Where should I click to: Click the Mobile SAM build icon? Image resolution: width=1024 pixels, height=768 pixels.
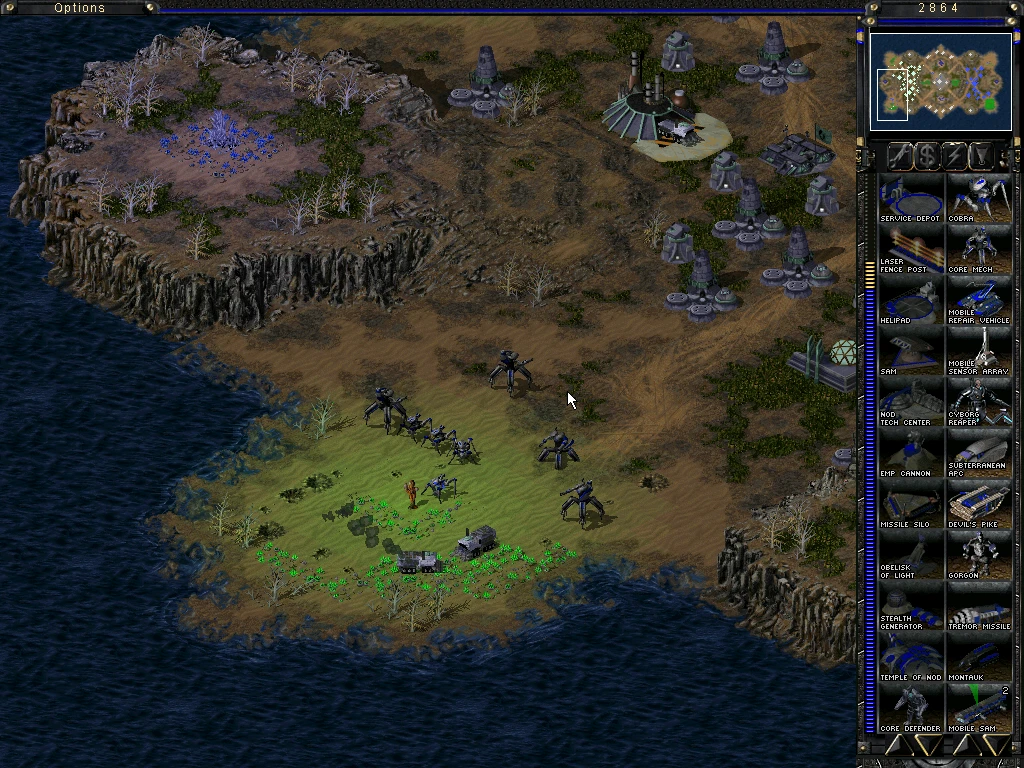pos(978,709)
